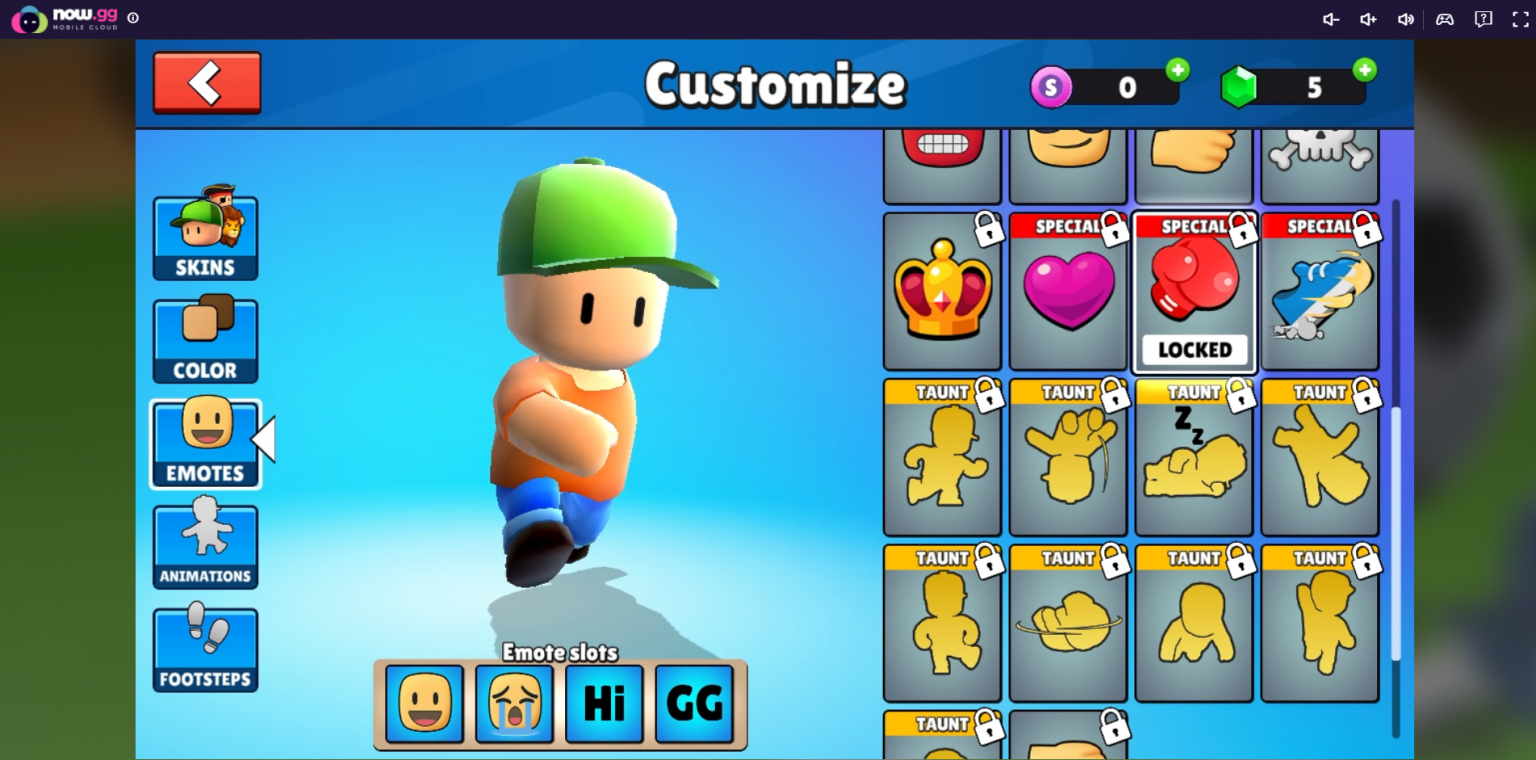Open the Footsteps customization category
The height and width of the screenshot is (760, 1536).
(x=205, y=649)
